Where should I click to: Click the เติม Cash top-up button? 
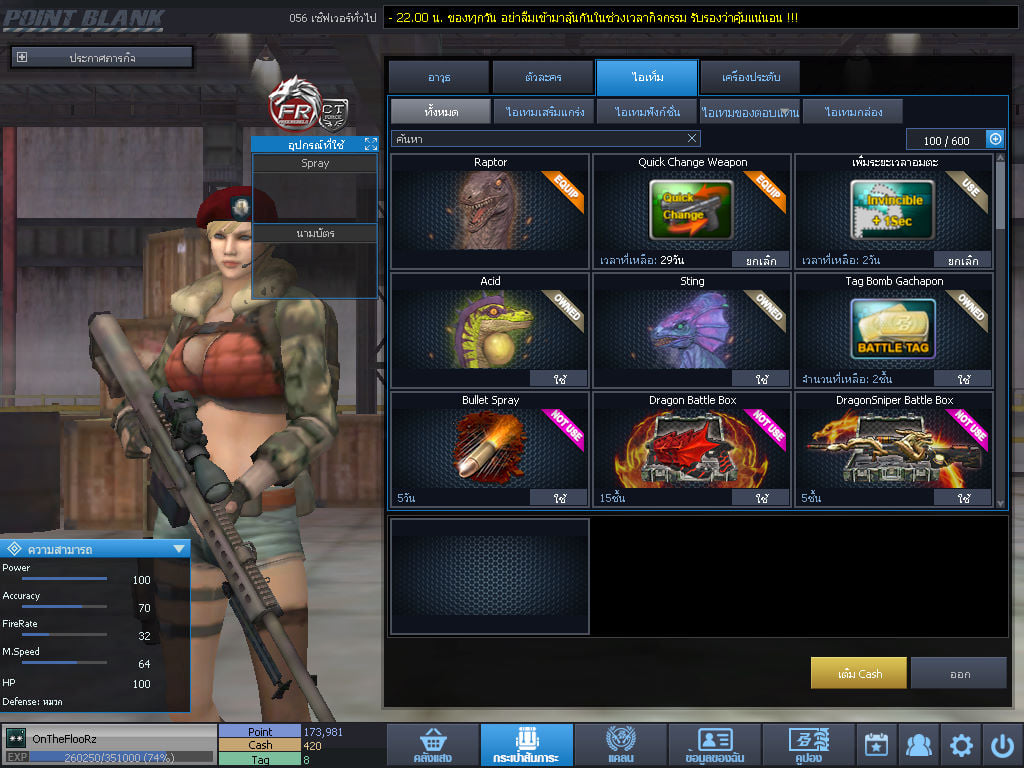point(859,673)
